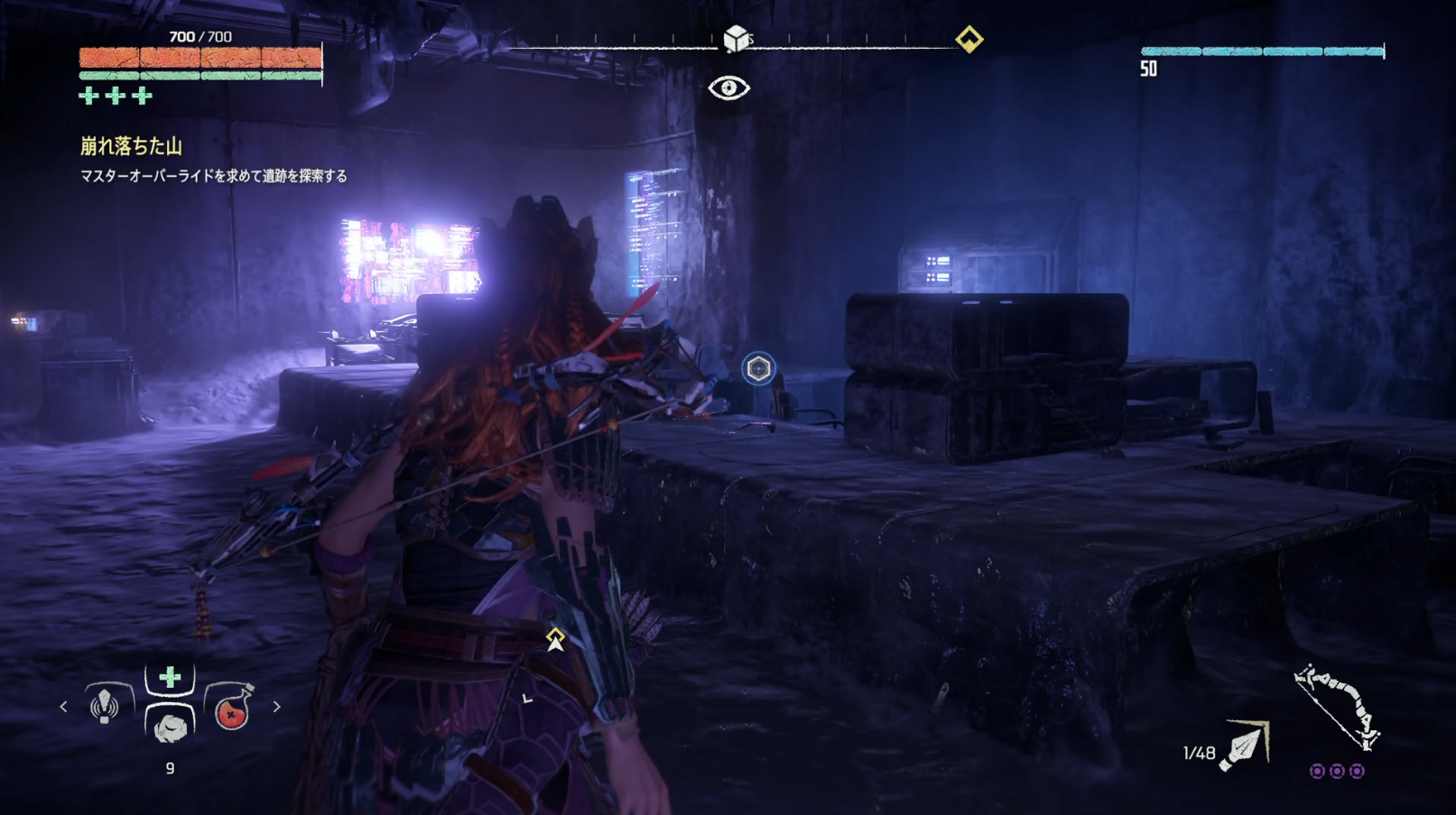Cycle quick items with the right arrow
1456x815 pixels.
tap(276, 707)
